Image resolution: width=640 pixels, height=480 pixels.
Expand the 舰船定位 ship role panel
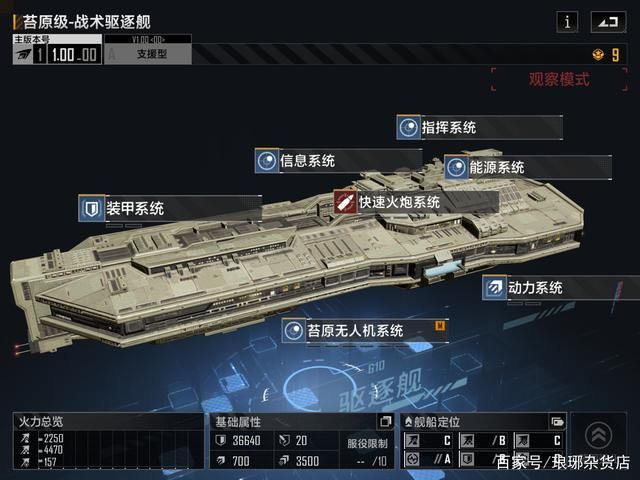click(x=557, y=422)
